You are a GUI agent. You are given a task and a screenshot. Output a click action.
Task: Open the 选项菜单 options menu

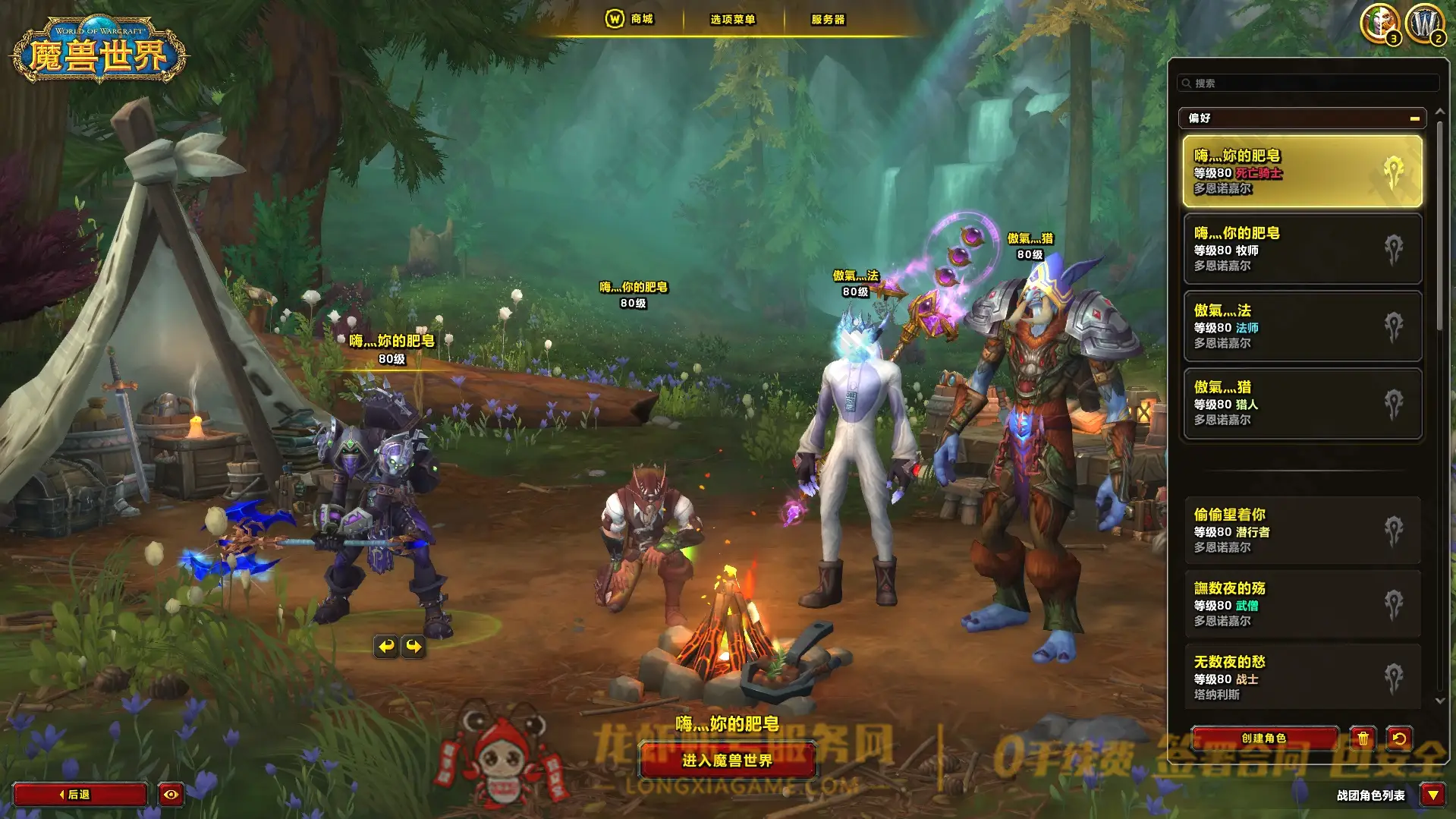(732, 20)
